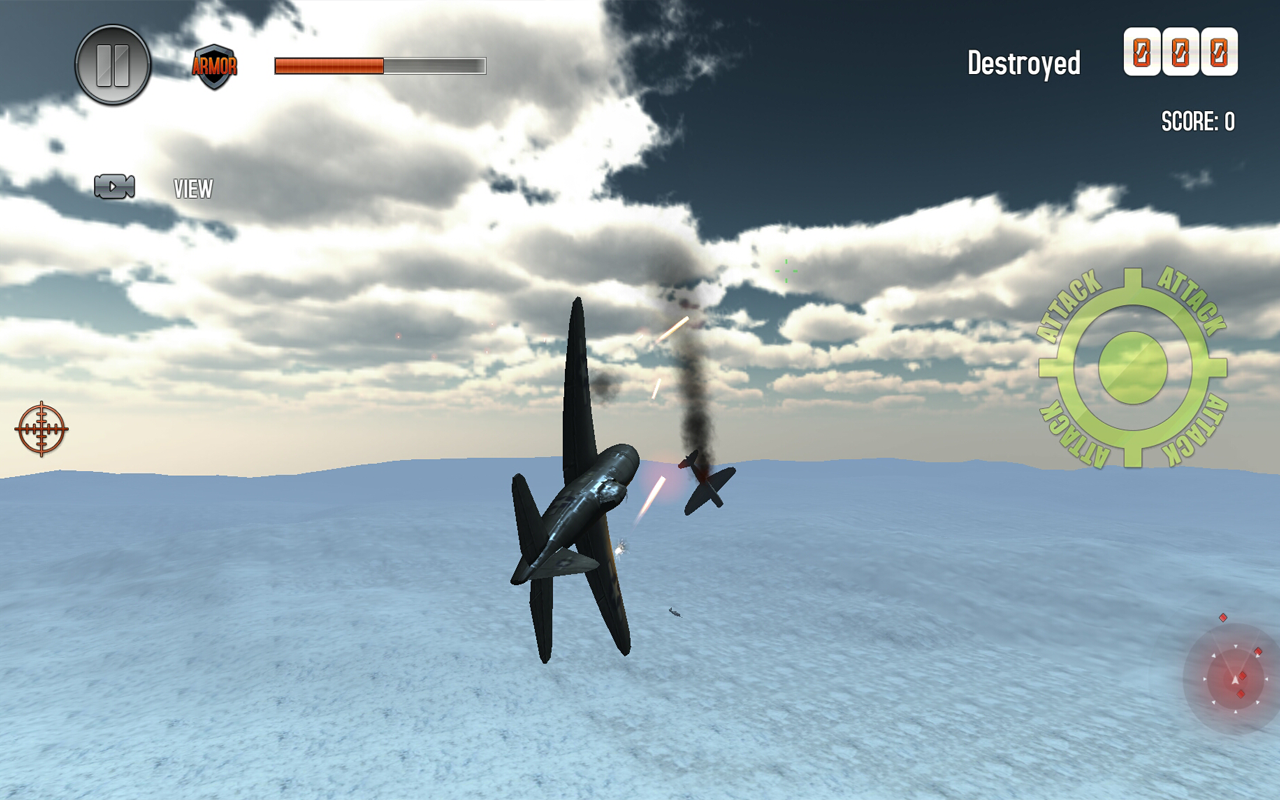Tap a red enemy blip above the radar circle
1280x800 pixels.
[1223, 617]
